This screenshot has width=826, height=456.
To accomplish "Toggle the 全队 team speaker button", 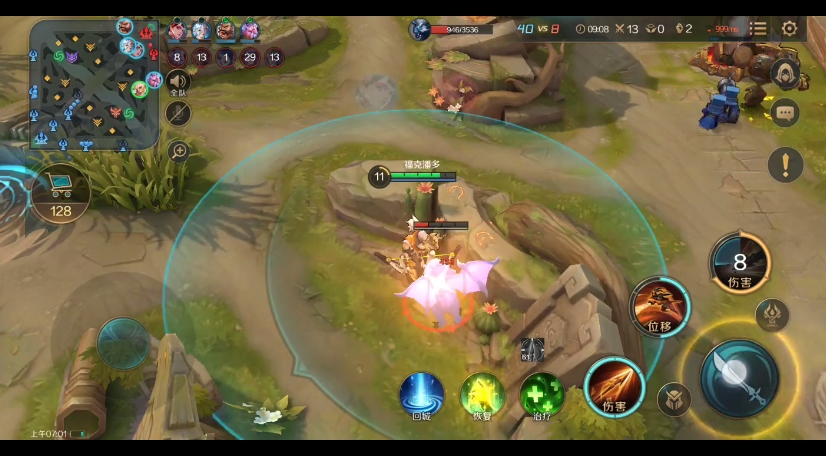I will tap(178, 82).
